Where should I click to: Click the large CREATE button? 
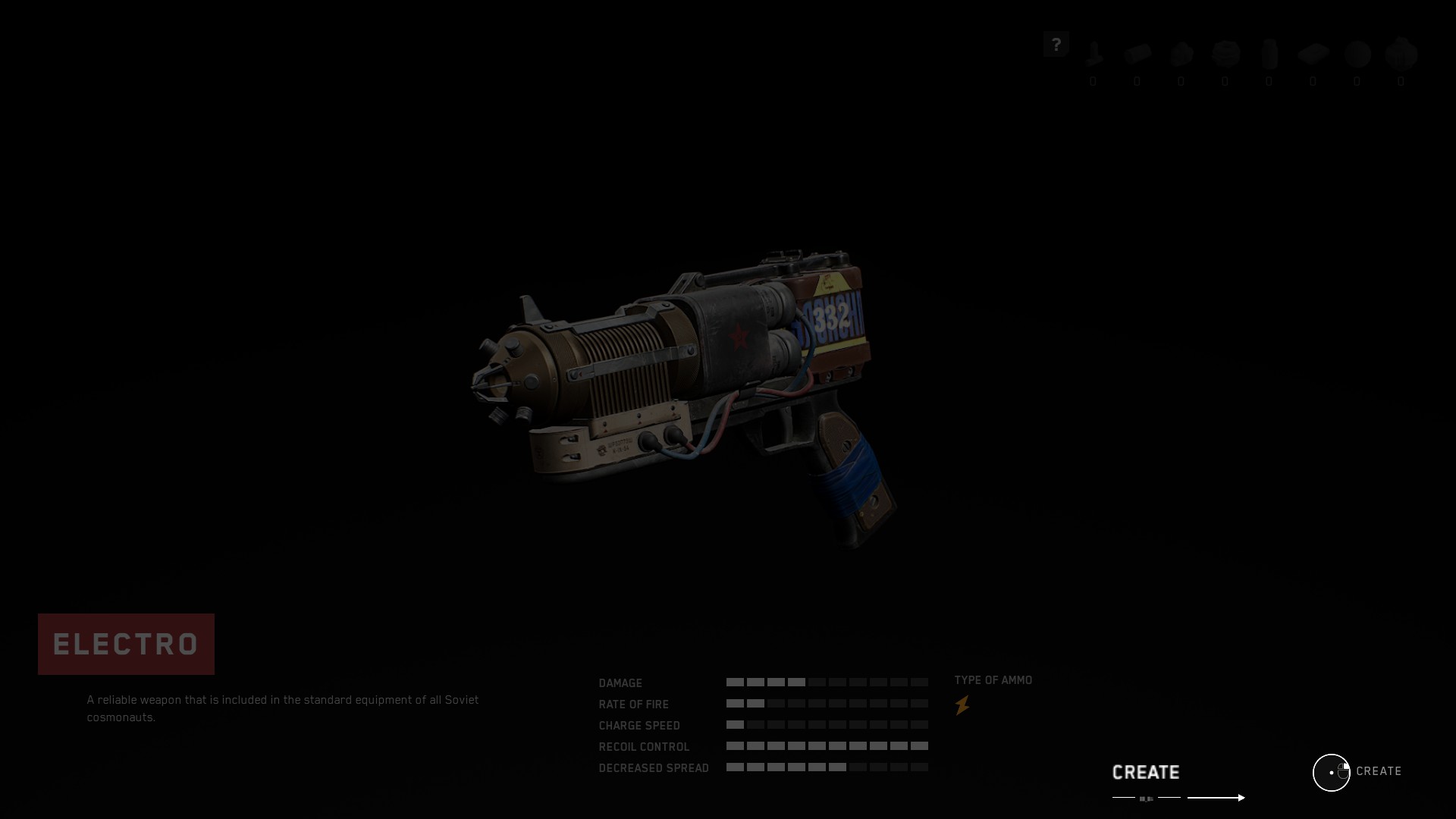[x=1146, y=773]
